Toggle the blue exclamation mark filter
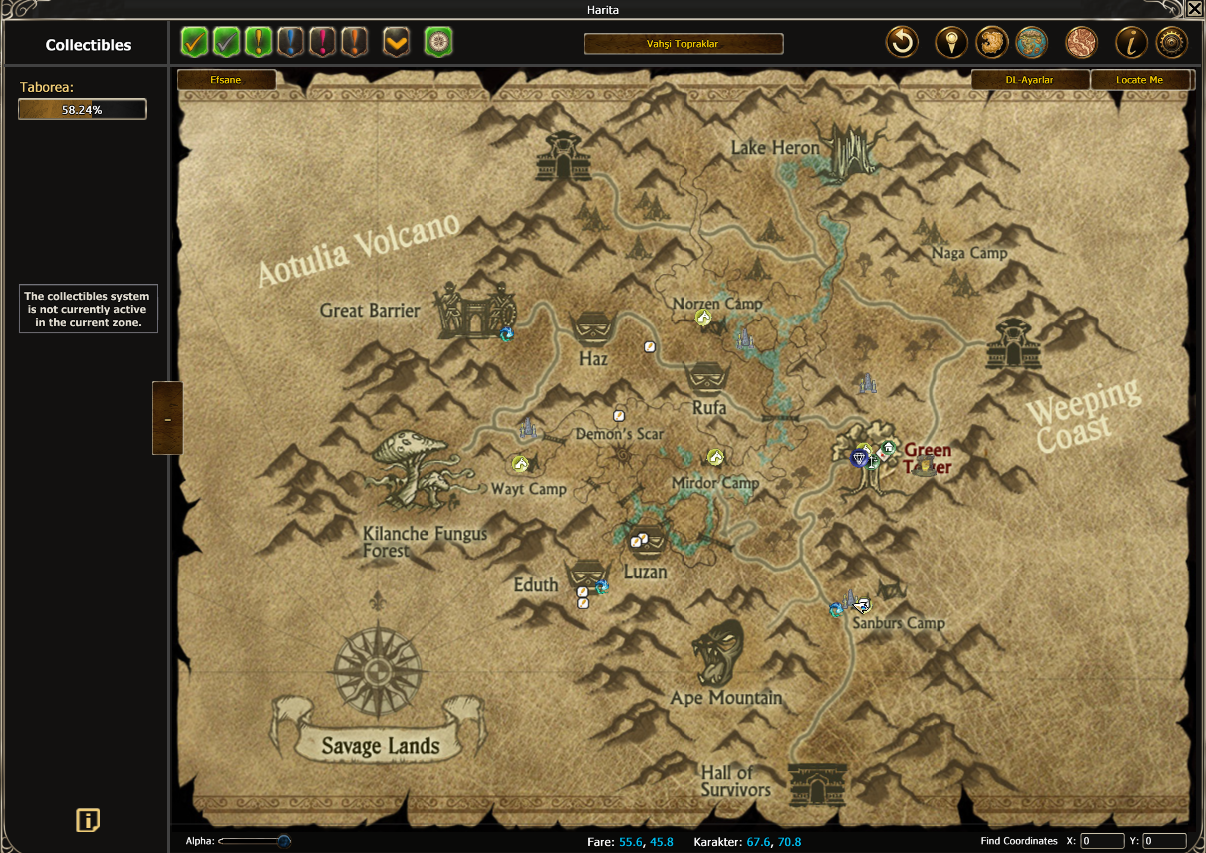 point(291,43)
